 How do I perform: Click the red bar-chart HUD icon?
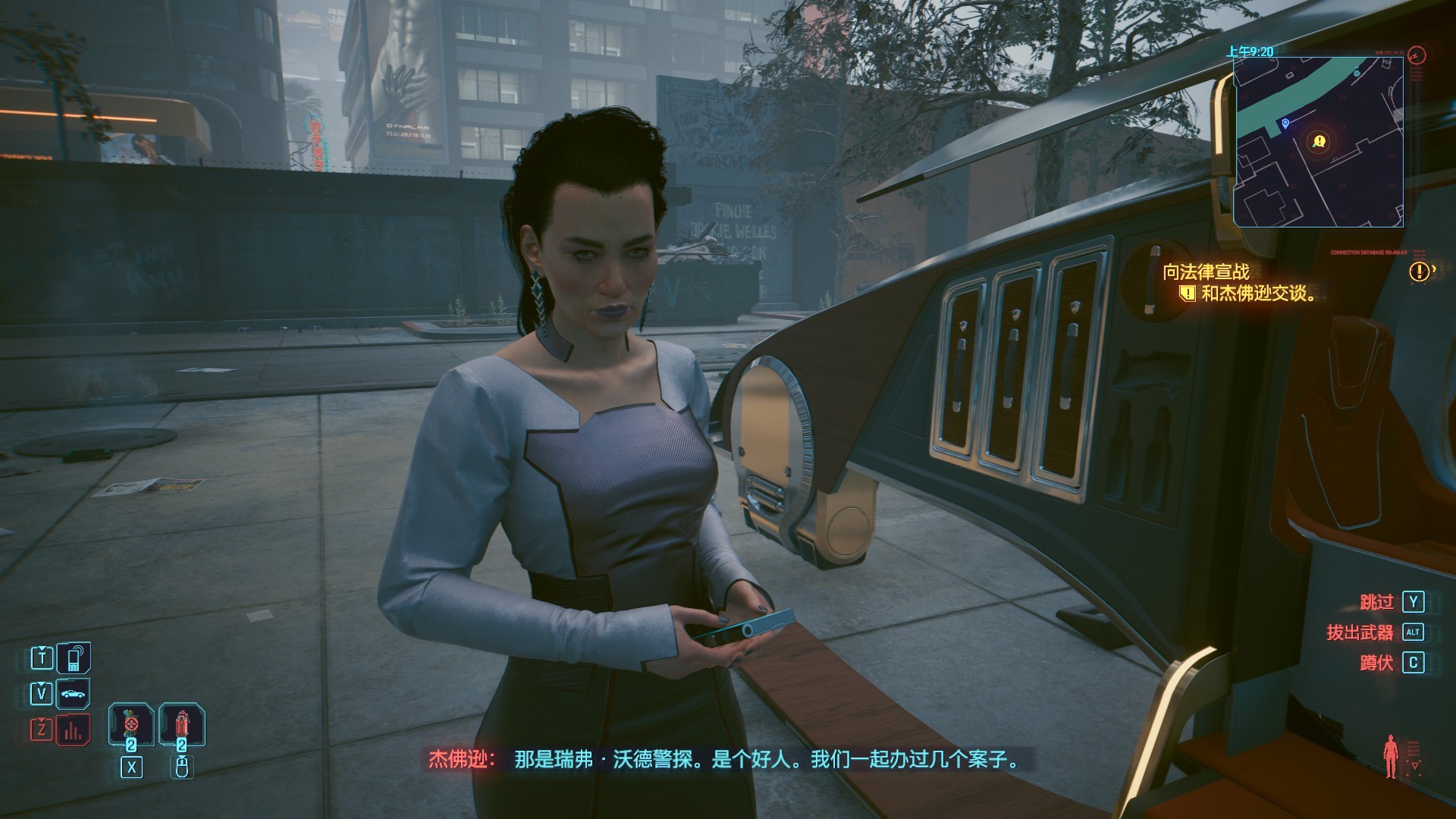74,730
